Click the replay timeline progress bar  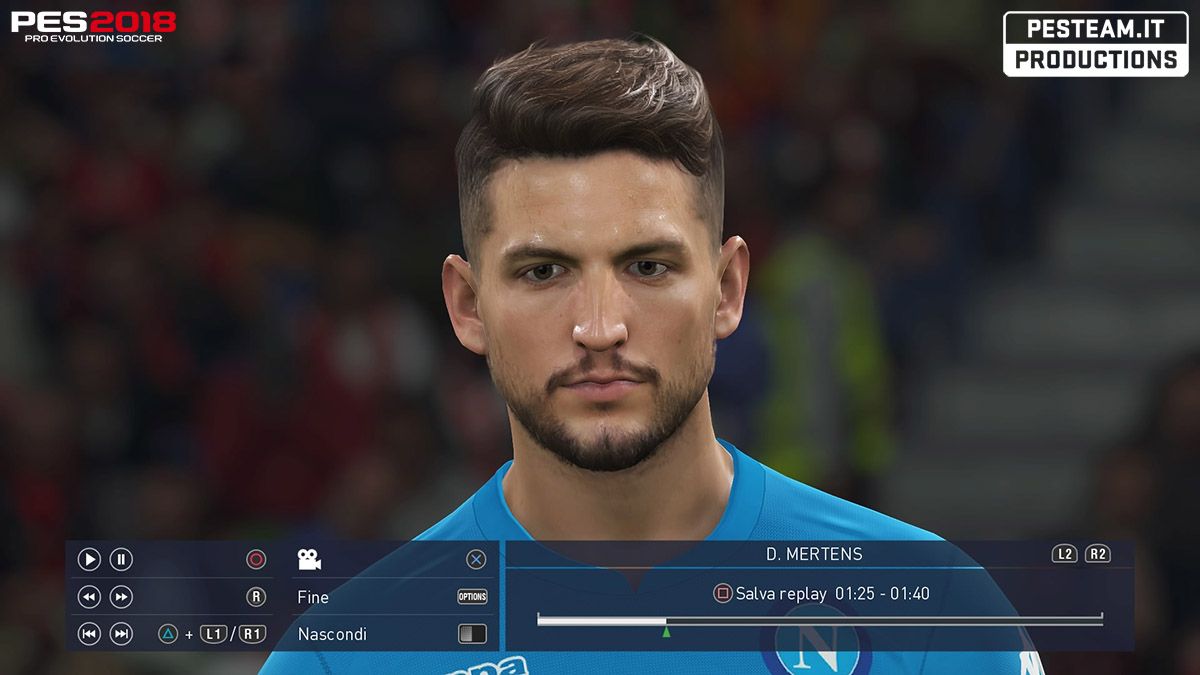pyautogui.click(x=819, y=620)
